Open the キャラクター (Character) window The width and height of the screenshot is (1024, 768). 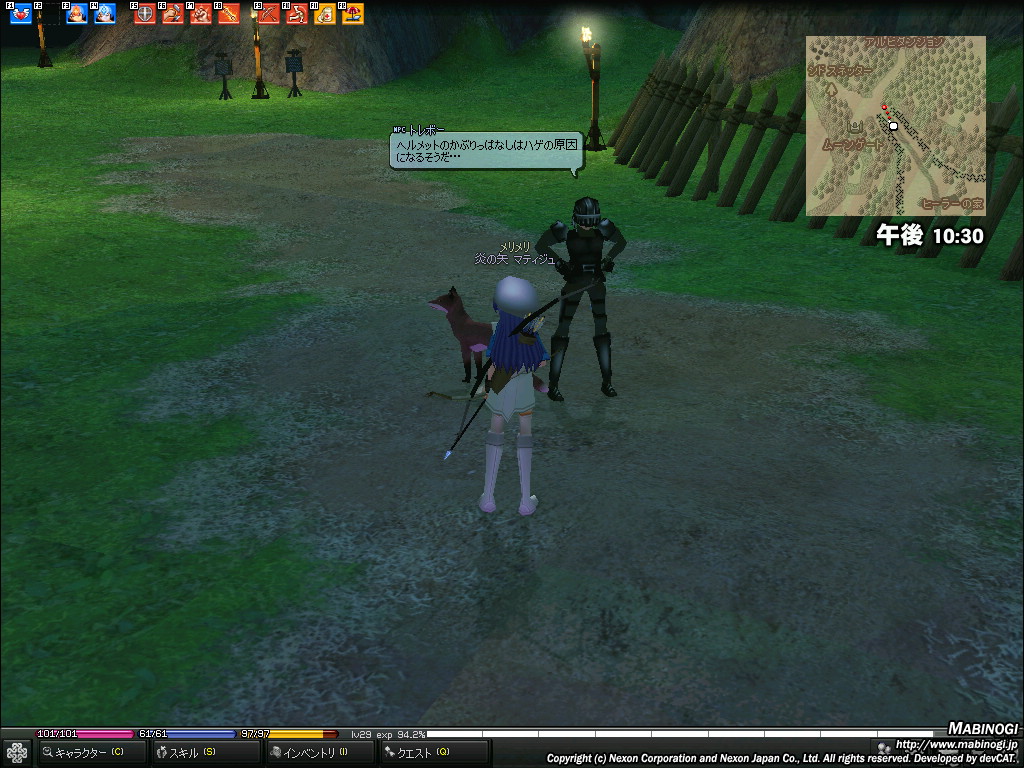[x=90, y=752]
